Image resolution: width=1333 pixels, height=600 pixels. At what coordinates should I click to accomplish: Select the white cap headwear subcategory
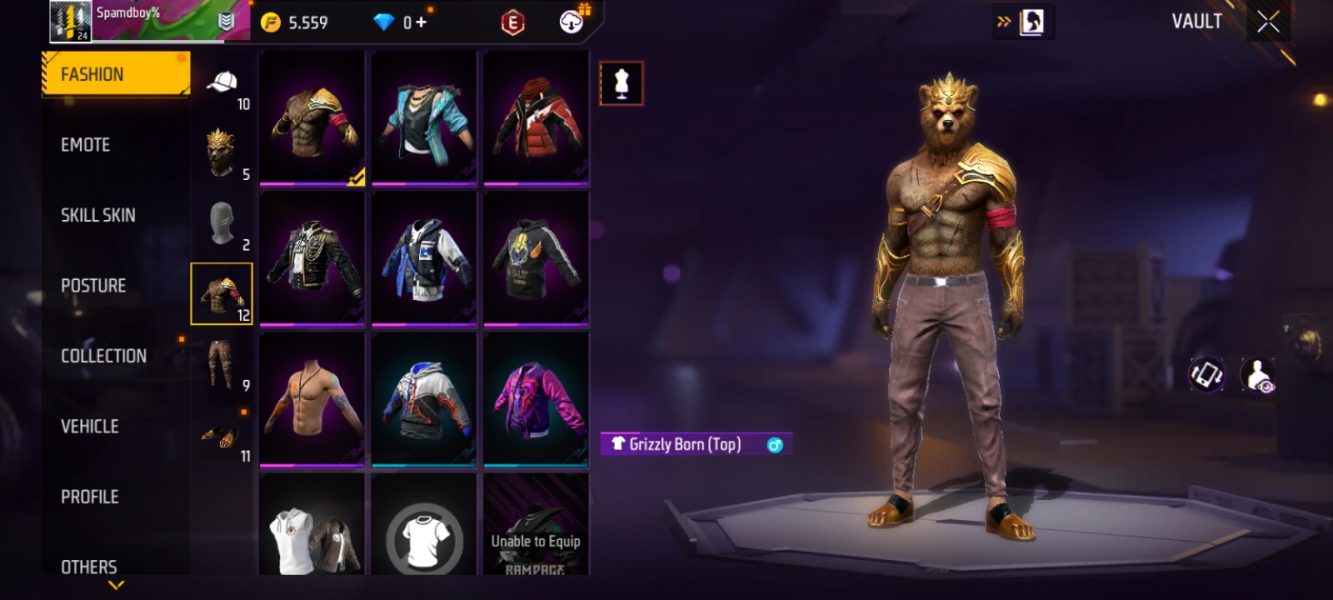222,84
